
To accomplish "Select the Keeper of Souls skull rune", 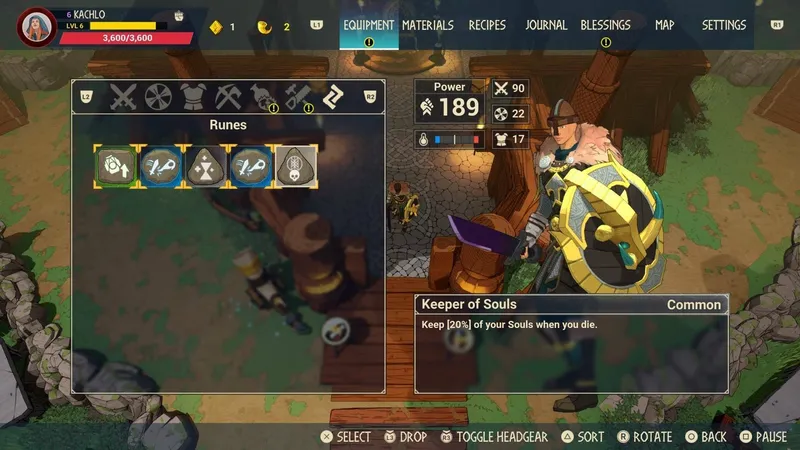I will (x=296, y=166).
